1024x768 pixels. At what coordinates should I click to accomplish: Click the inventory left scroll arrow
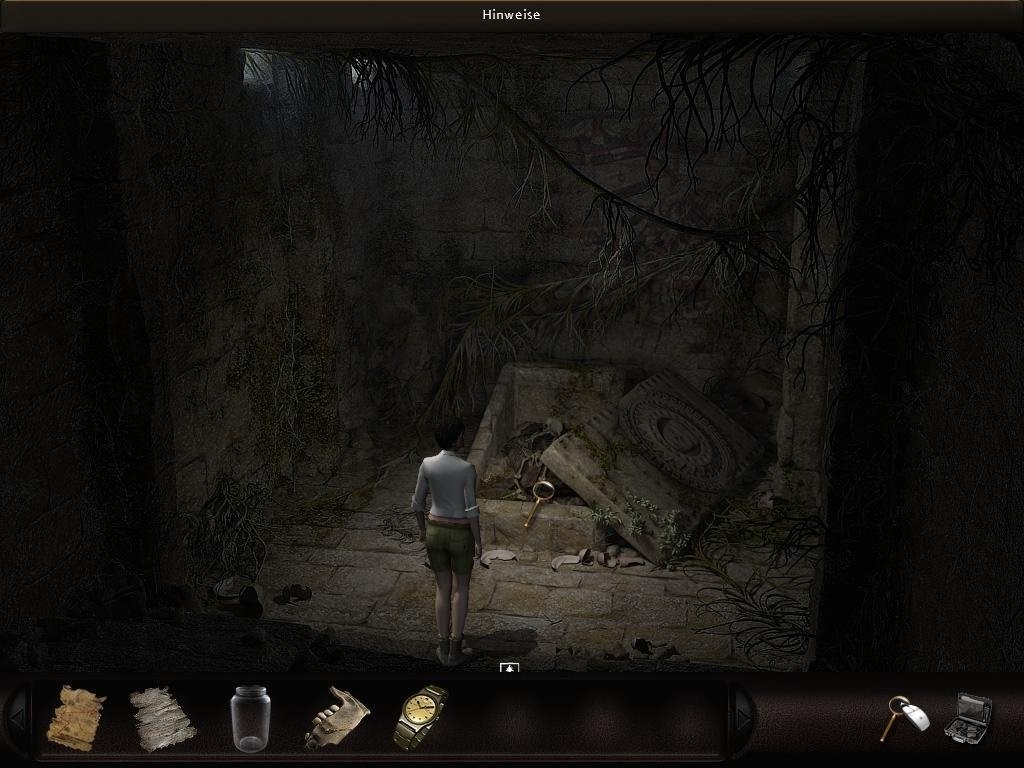tap(15, 717)
